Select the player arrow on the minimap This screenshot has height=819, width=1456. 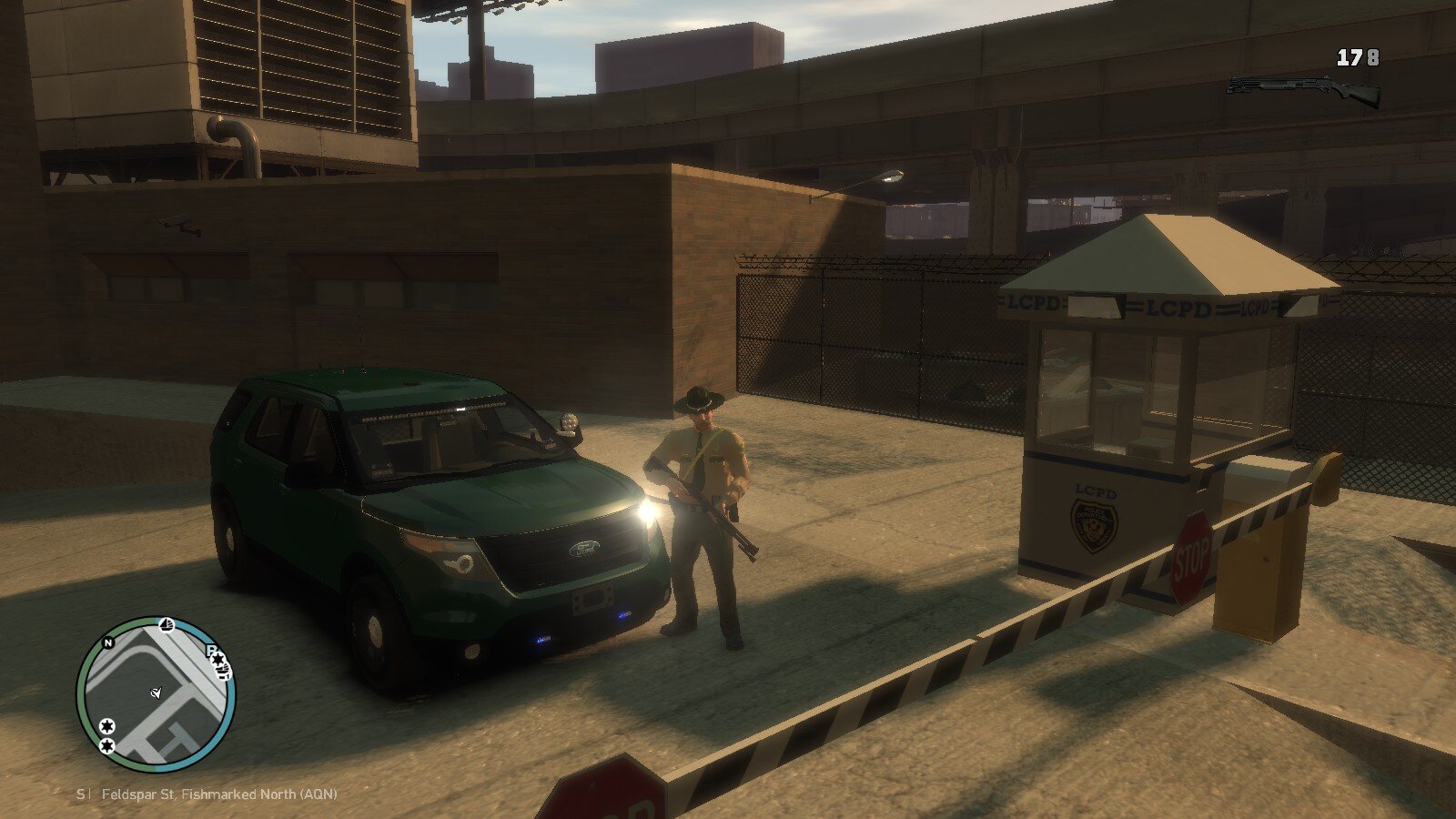[x=157, y=693]
